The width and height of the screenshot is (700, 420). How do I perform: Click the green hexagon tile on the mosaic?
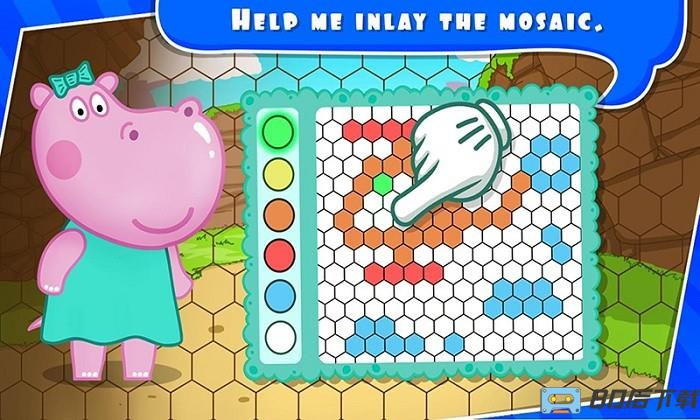click(x=381, y=184)
